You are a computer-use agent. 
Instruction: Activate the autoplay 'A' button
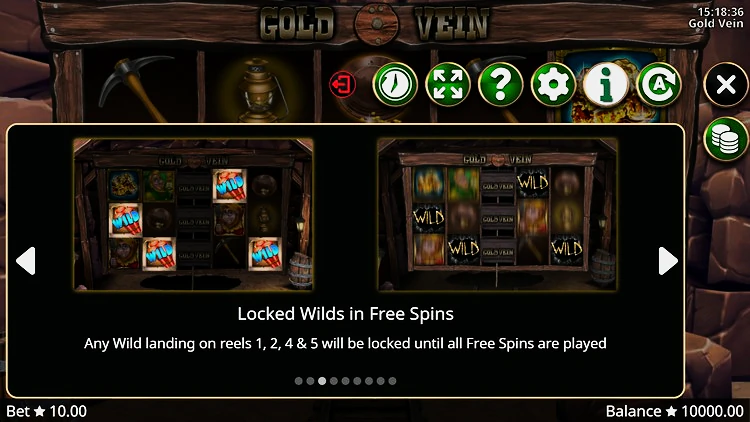pos(658,84)
